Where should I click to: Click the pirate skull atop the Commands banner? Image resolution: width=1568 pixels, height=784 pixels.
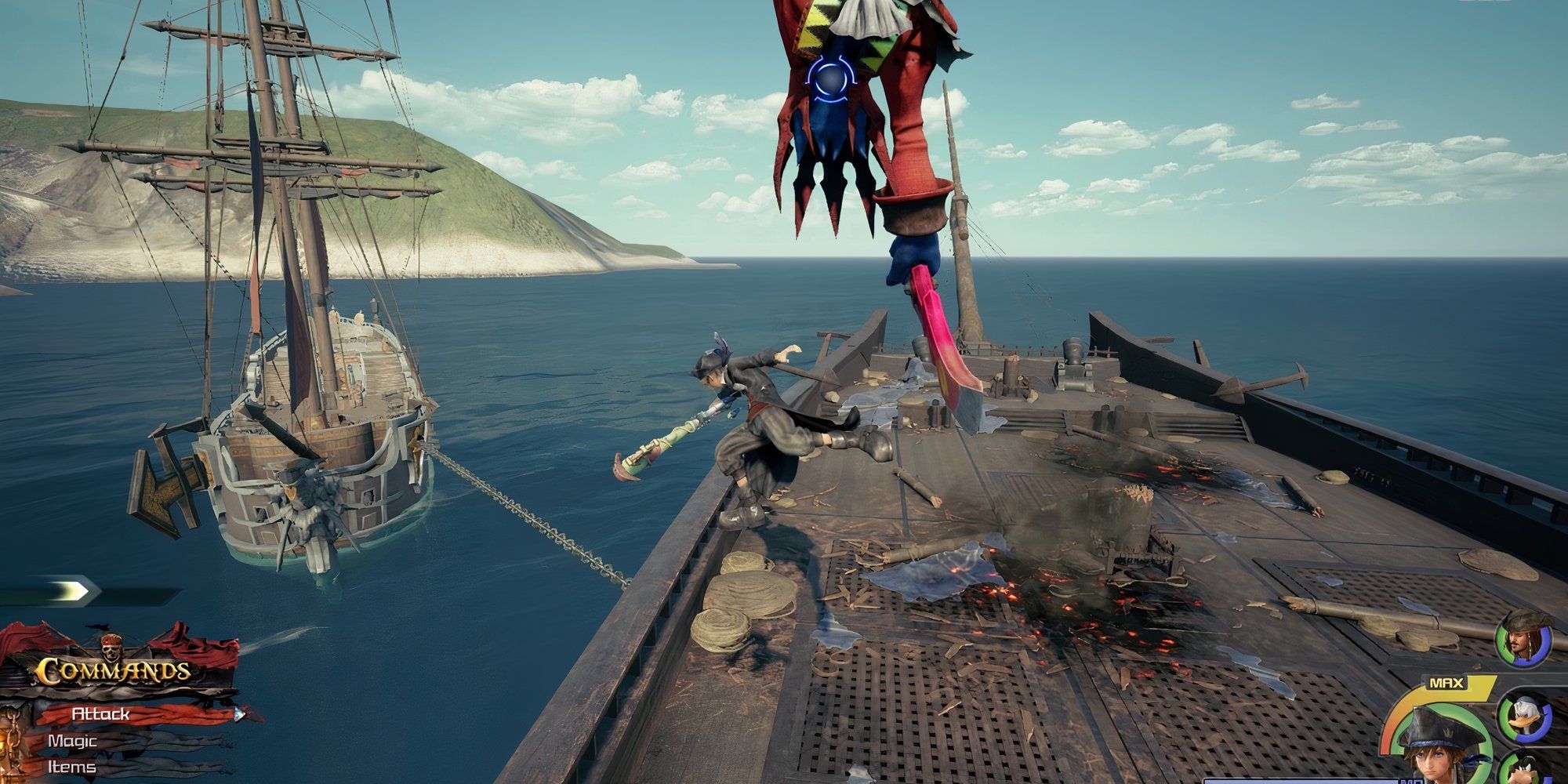pyautogui.click(x=110, y=648)
